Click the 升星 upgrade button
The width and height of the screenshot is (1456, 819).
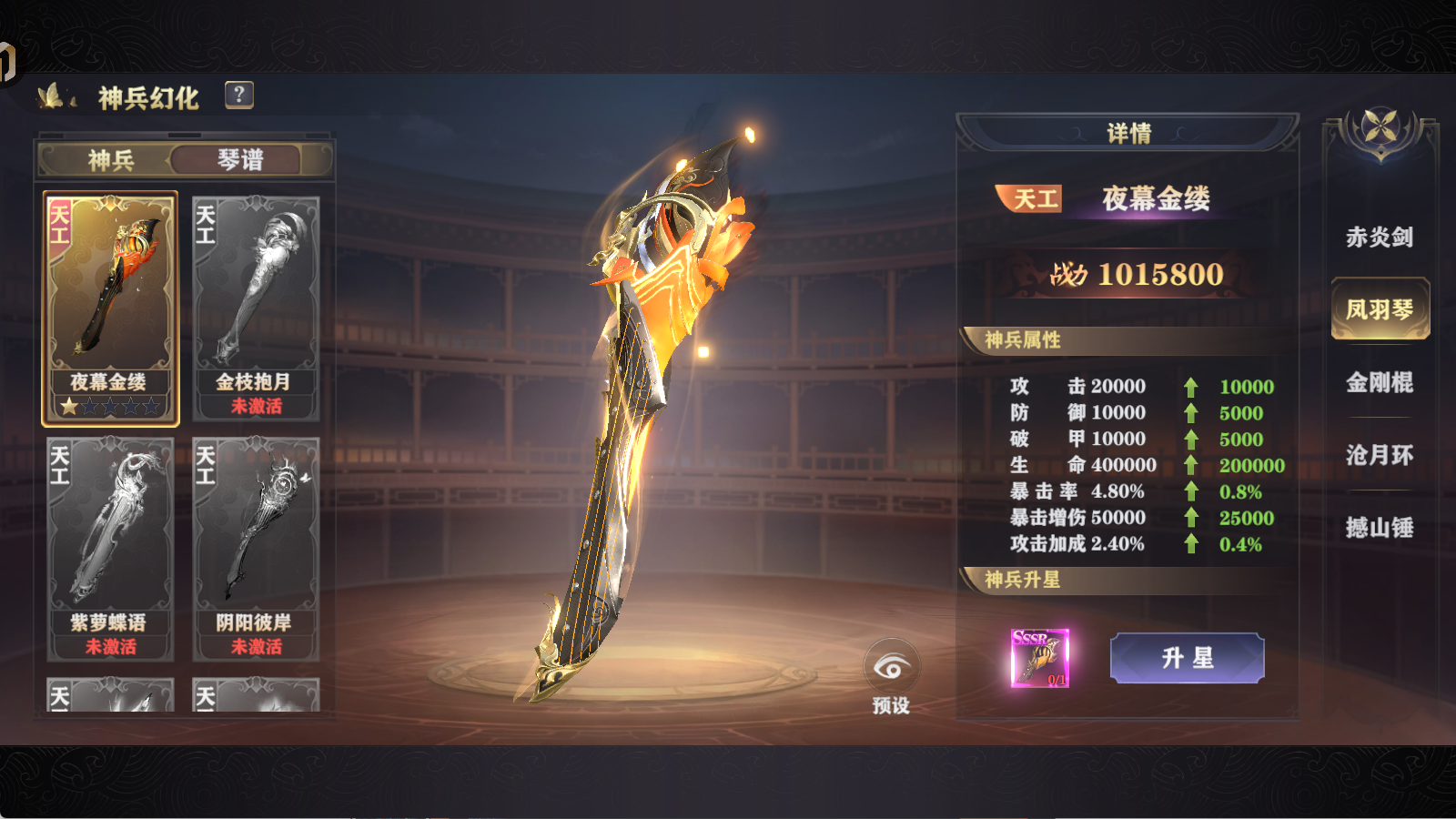[1187, 658]
